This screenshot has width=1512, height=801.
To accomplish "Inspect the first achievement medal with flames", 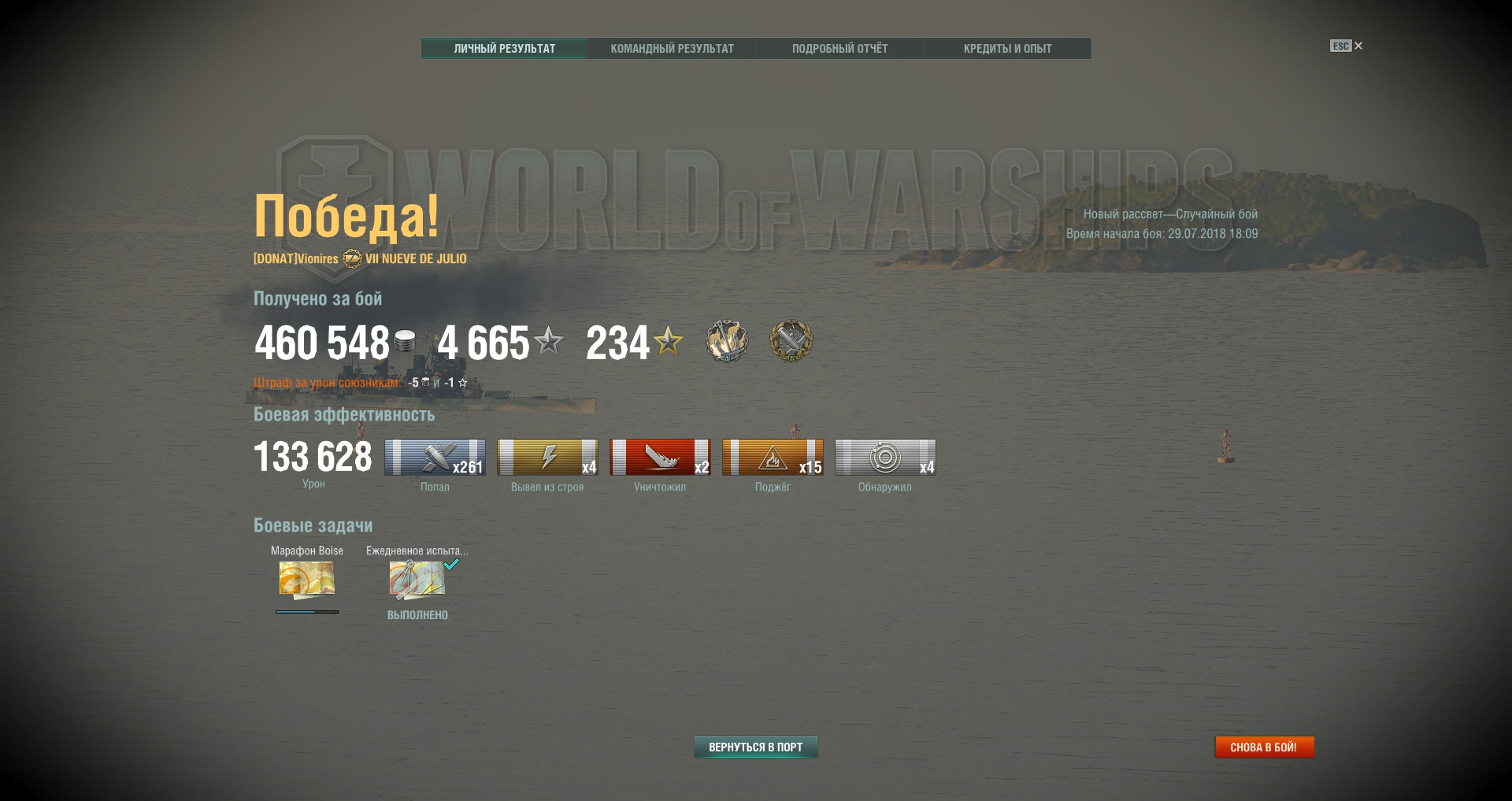I will tap(726, 341).
